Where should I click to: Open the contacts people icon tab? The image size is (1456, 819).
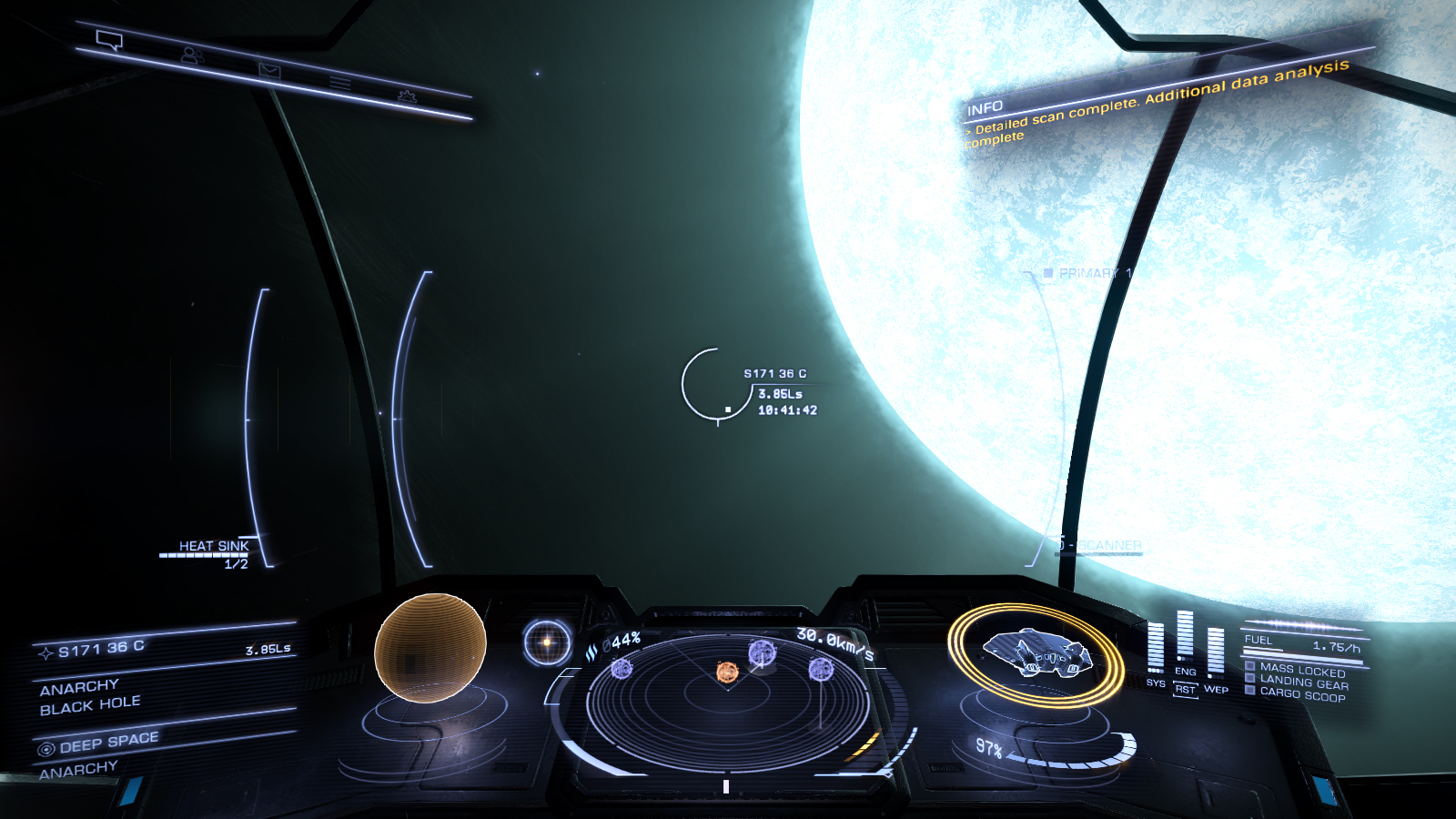[x=191, y=56]
